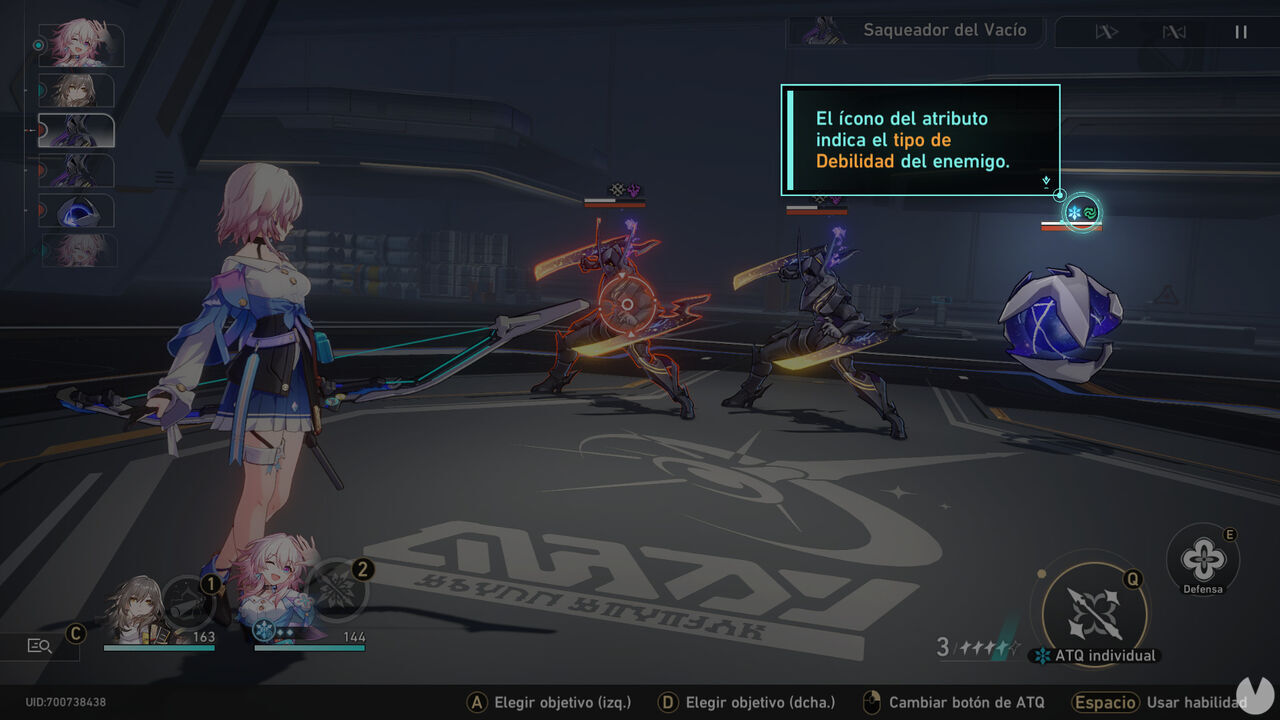Click the skill point stars indicator showing 3
Screen dimensions: 1280x720
pyautogui.click(x=975, y=646)
